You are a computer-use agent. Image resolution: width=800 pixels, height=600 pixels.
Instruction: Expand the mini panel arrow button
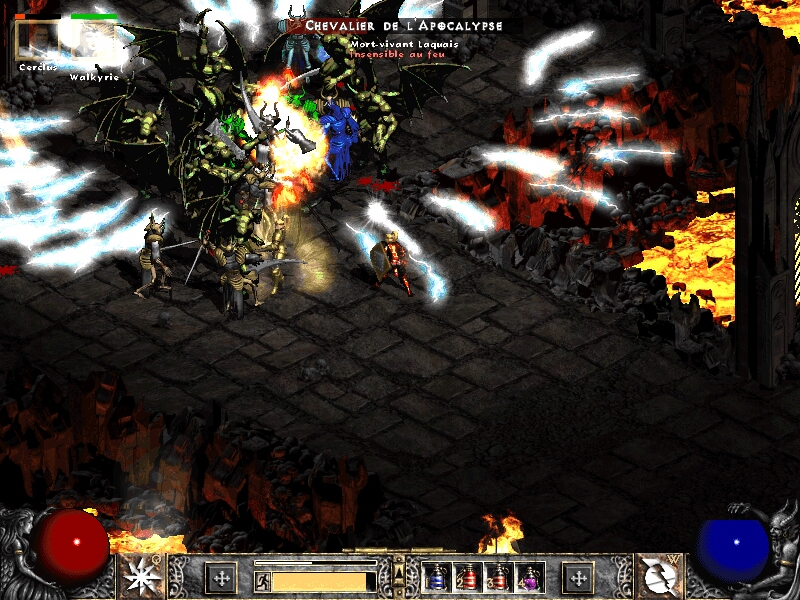[399, 571]
